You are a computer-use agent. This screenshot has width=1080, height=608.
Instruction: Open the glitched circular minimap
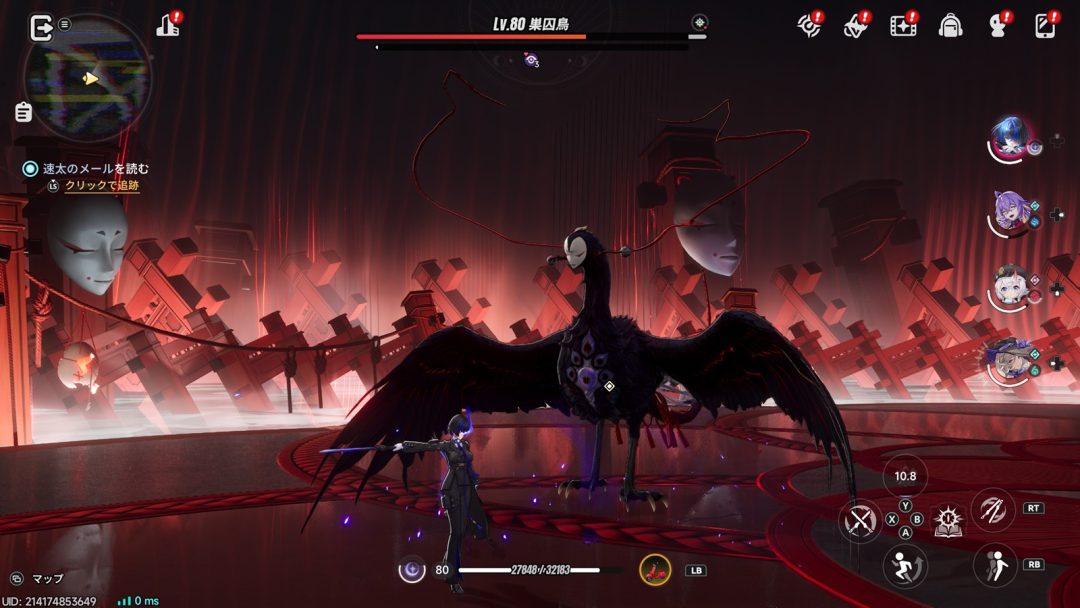[88, 77]
